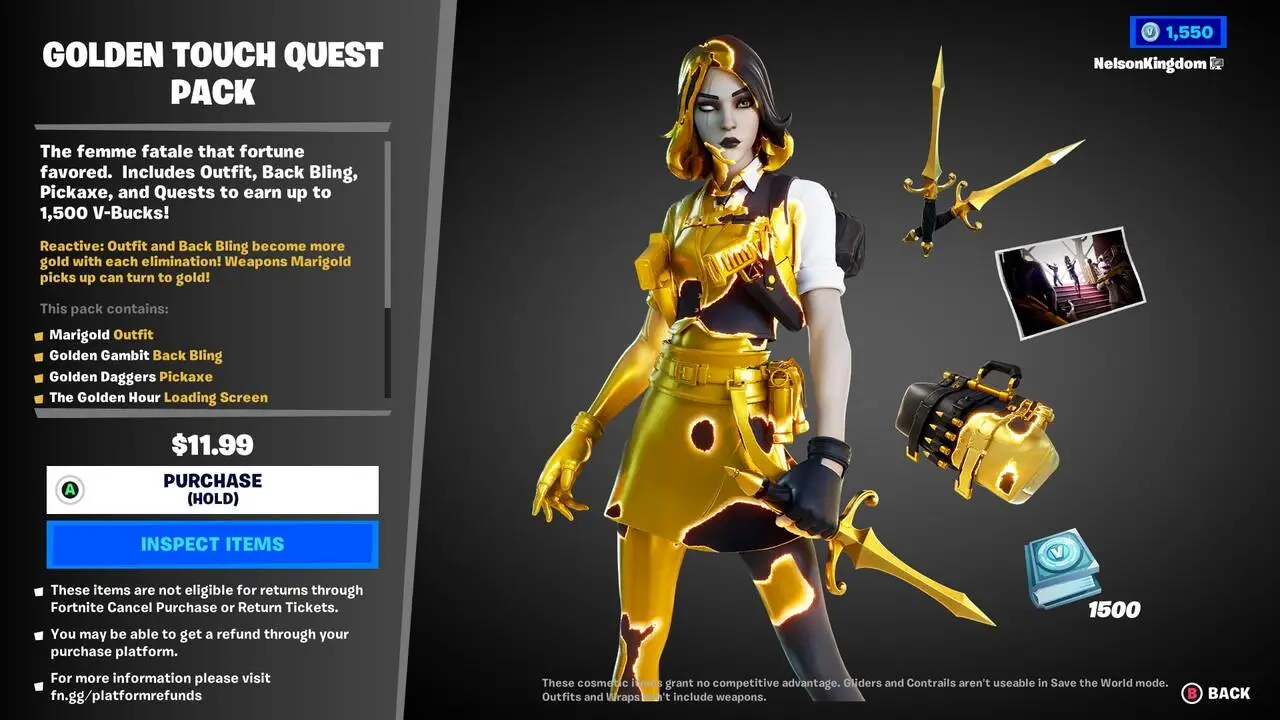Click the BACK label in bottom corner
The height and width of the screenshot is (720, 1280).
tap(1227, 693)
